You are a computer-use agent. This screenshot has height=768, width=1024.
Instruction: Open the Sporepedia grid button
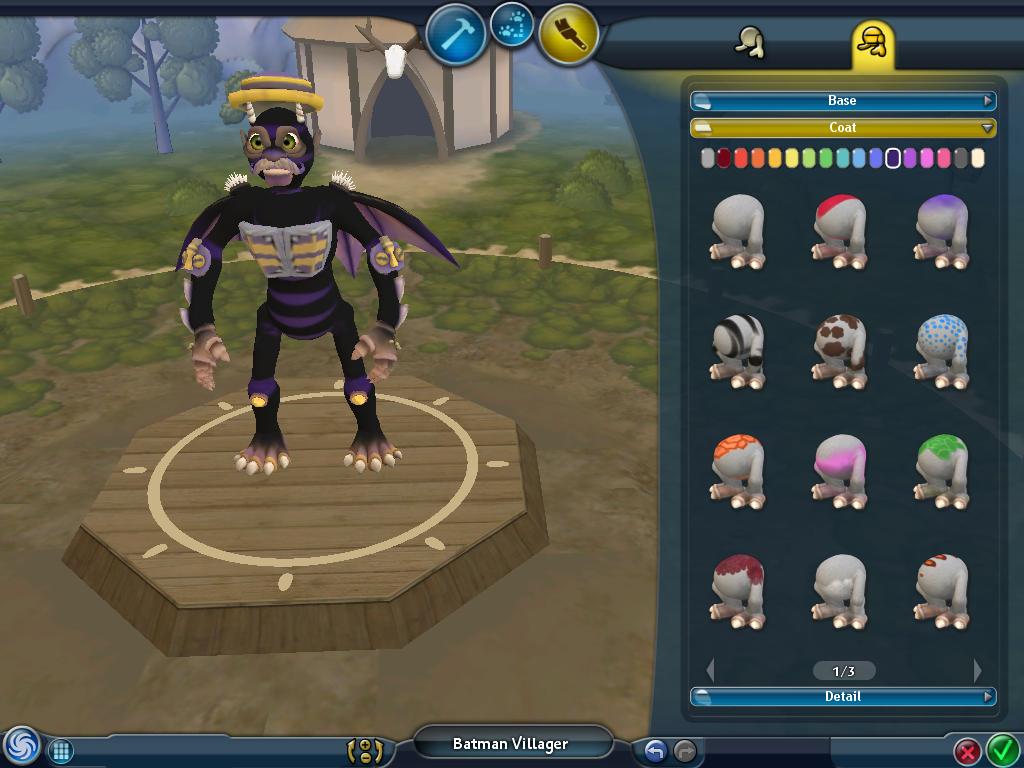pyautogui.click(x=60, y=750)
